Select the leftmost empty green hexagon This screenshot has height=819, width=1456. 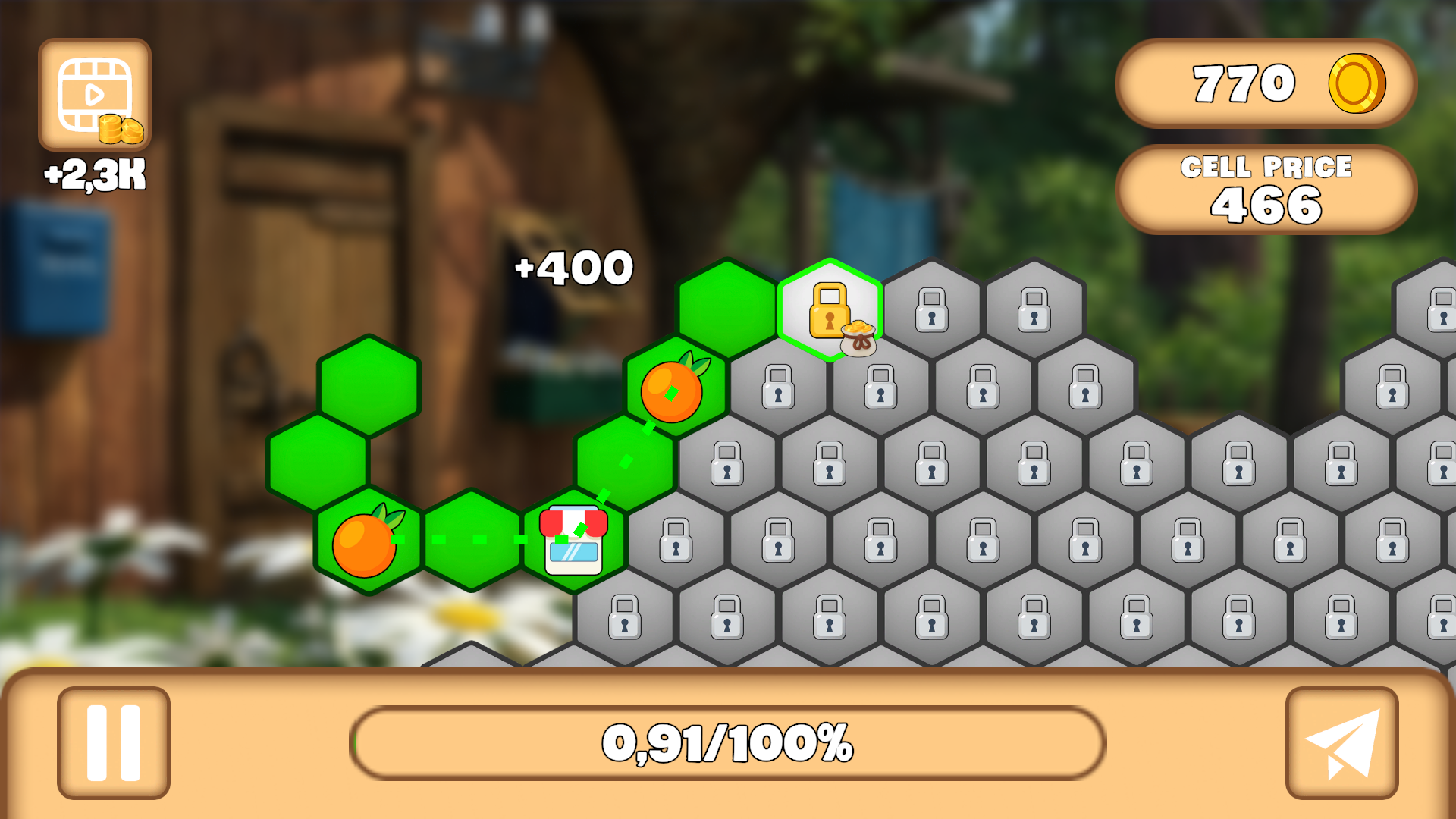[x=318, y=463]
